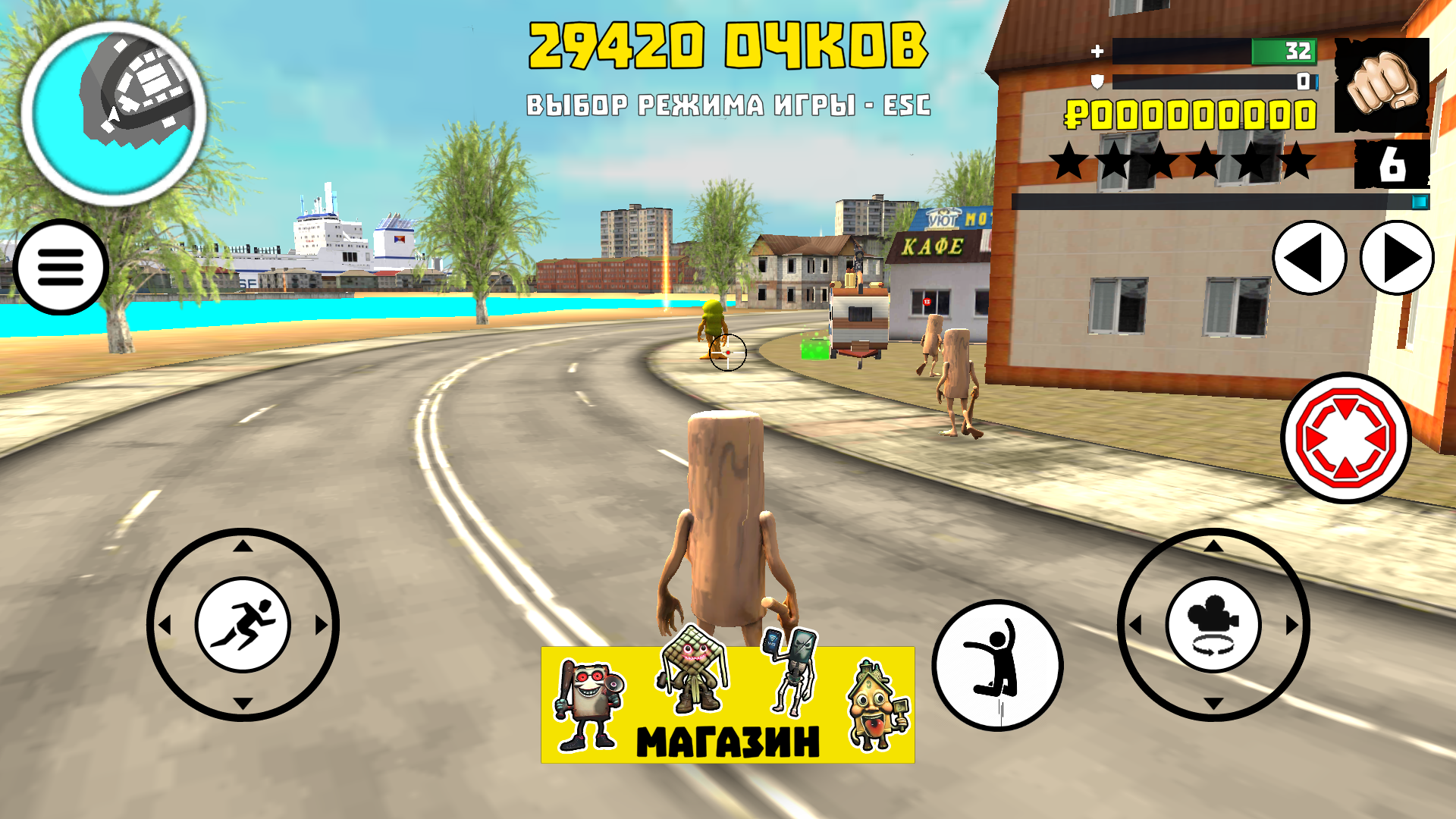Toggle the hamburger pause menu
The height and width of the screenshot is (819, 1456).
coord(59,267)
